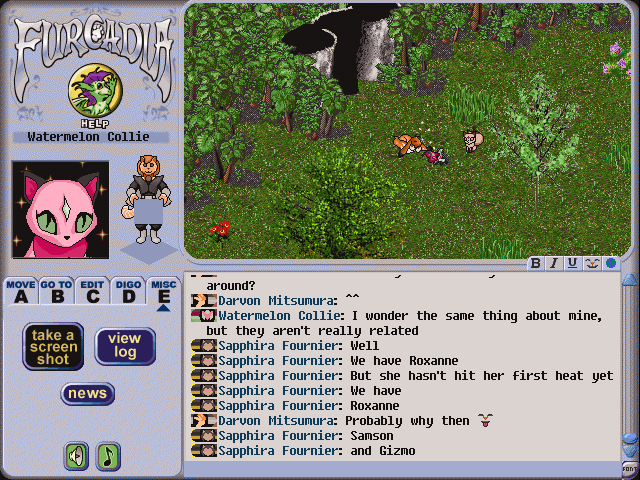Toggle sound with the speaker icon

(76, 456)
